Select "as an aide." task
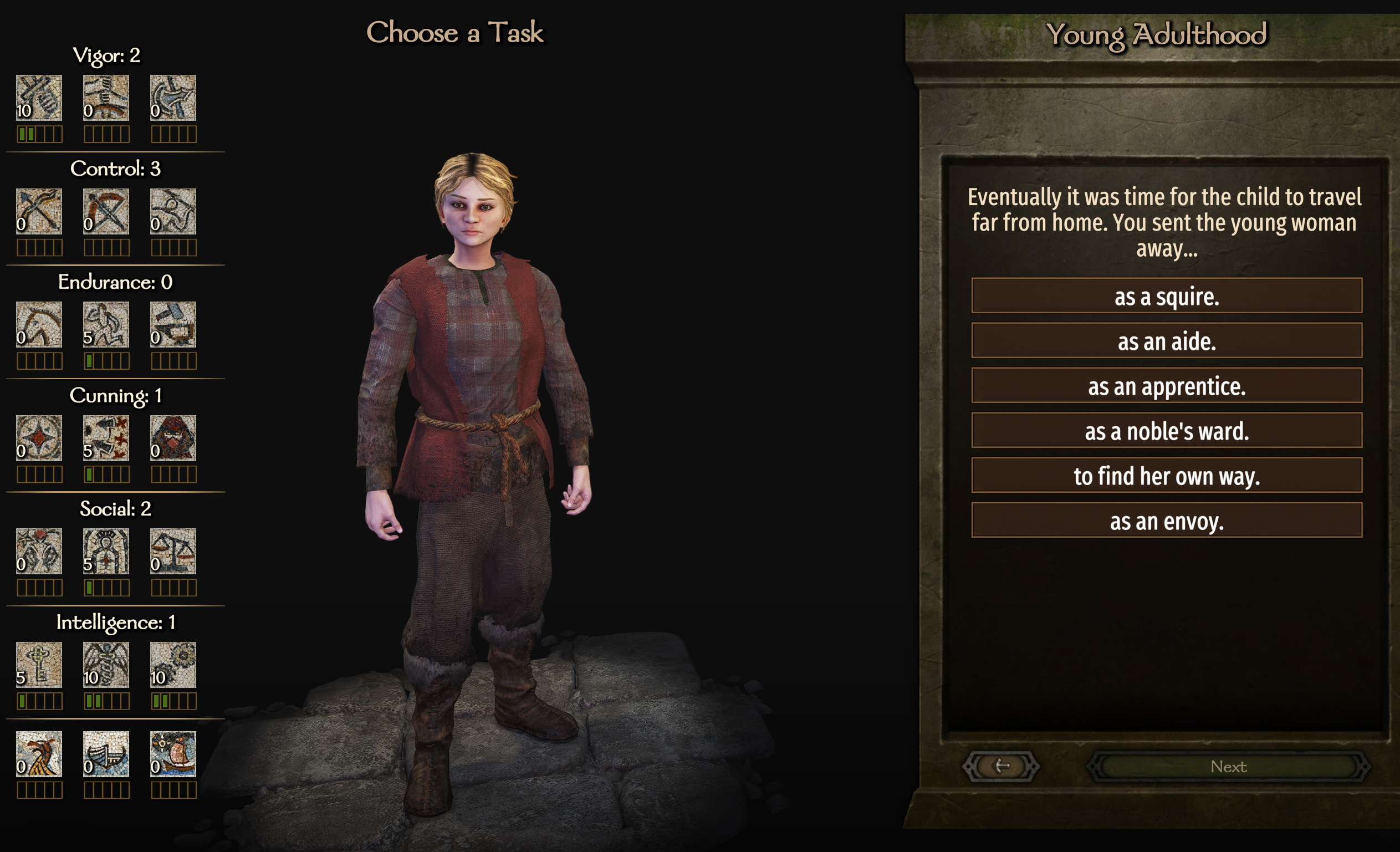 (x=1166, y=340)
